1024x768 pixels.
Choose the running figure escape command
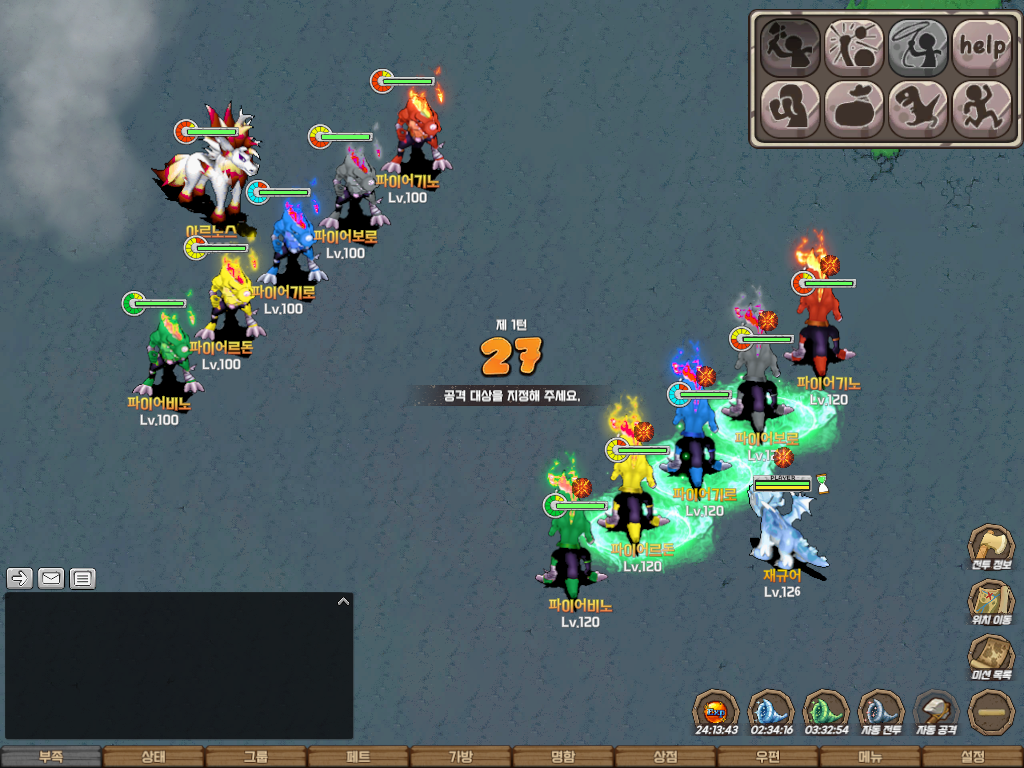pyautogui.click(x=981, y=108)
